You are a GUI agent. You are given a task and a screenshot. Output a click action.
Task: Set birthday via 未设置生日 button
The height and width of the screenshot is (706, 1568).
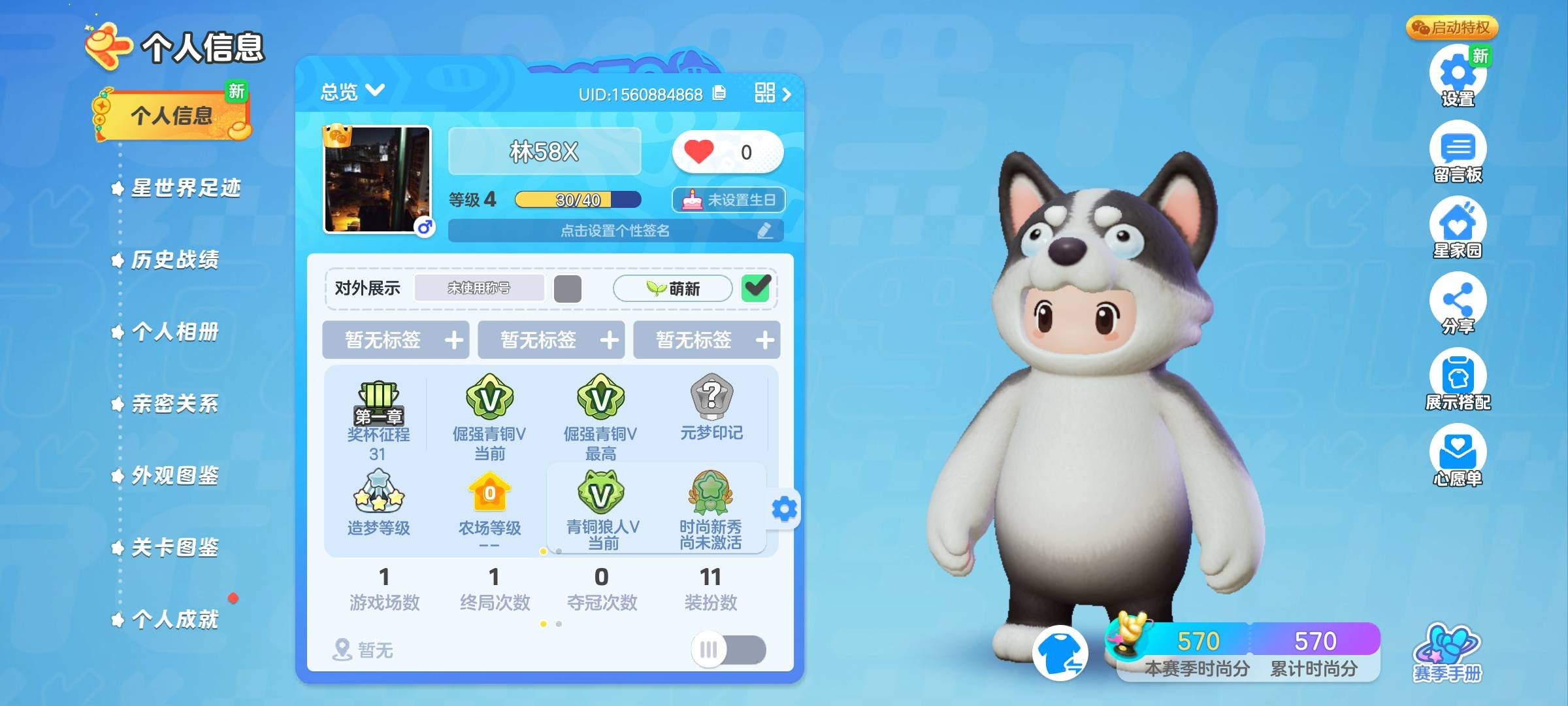(728, 200)
